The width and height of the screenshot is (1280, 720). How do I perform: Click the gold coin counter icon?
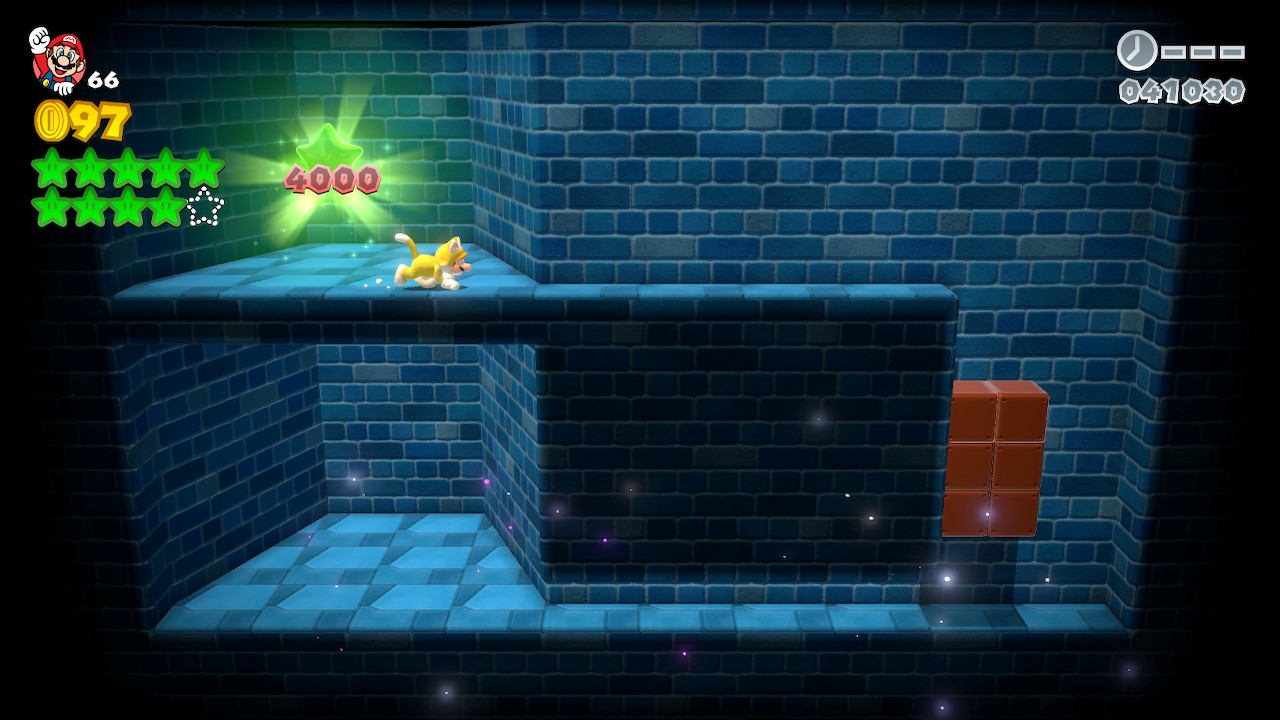click(51, 121)
